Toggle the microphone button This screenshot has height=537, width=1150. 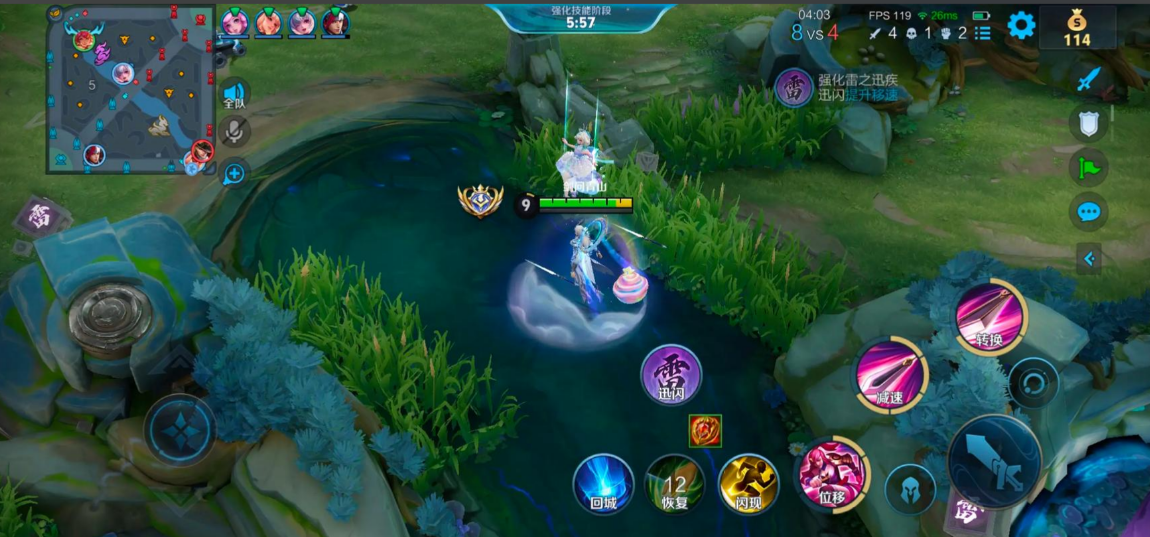click(234, 131)
